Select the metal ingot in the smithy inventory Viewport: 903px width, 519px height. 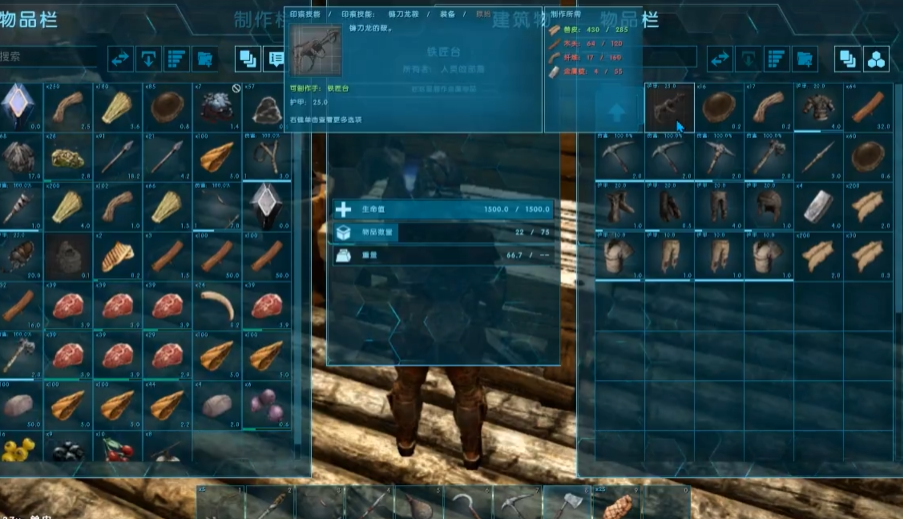point(818,205)
